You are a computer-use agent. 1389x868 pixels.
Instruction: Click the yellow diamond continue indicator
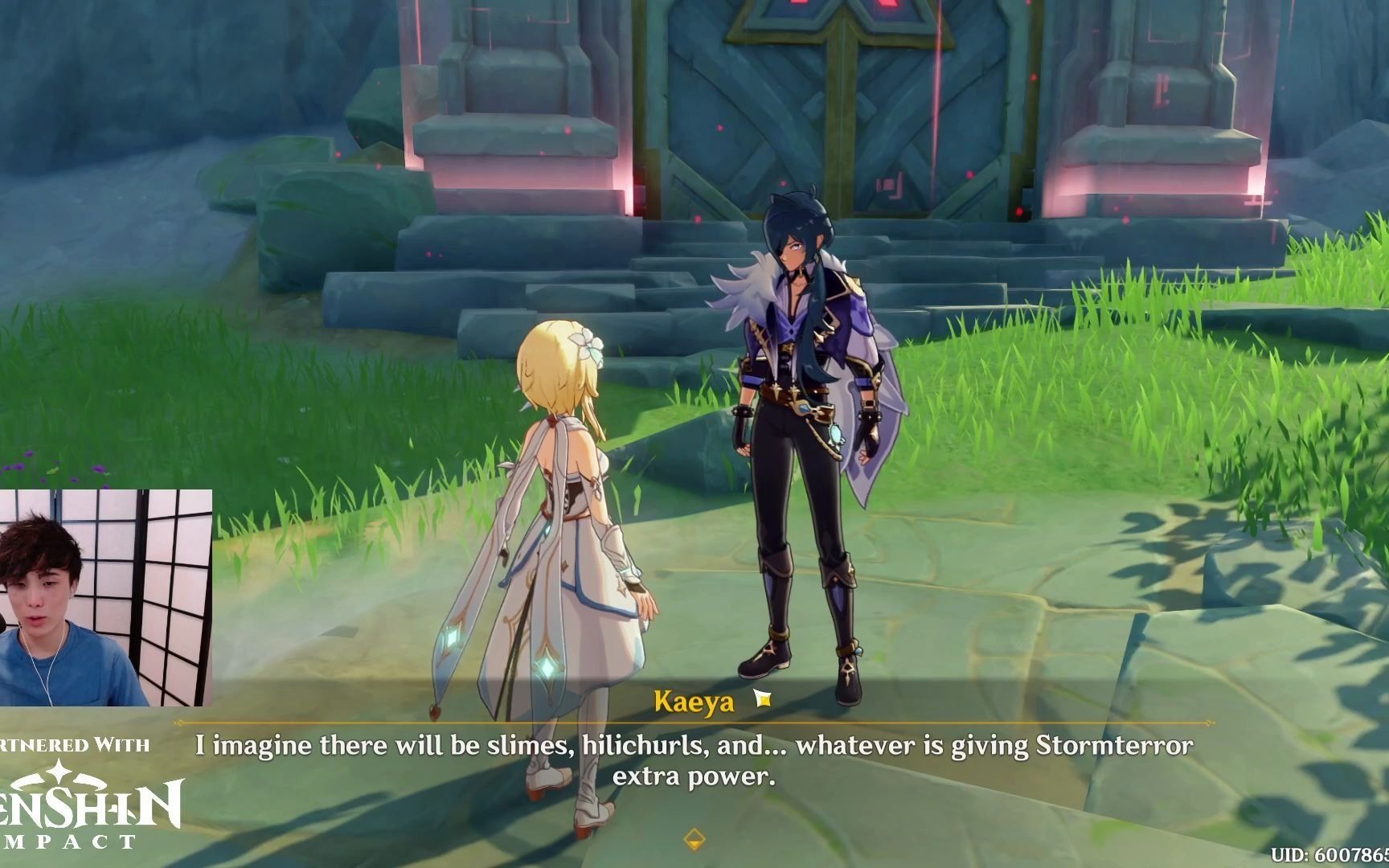point(694,840)
